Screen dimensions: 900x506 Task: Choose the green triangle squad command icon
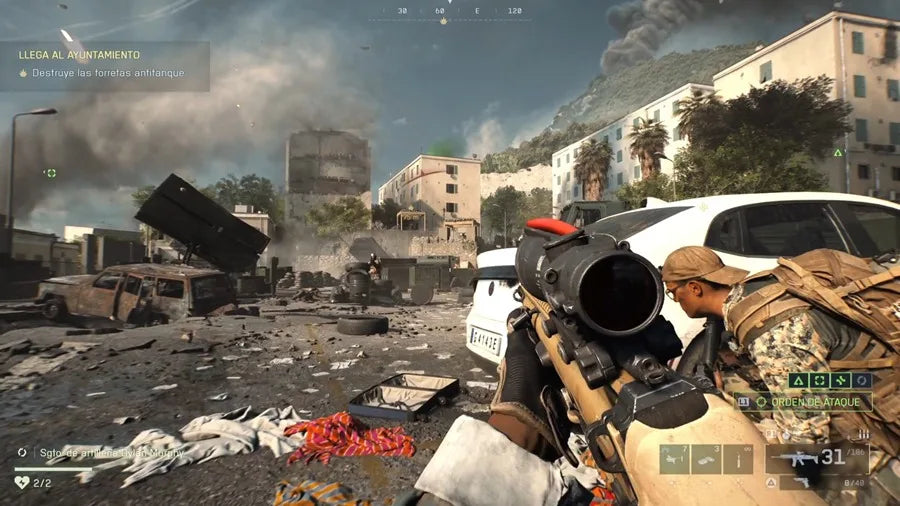tap(797, 380)
